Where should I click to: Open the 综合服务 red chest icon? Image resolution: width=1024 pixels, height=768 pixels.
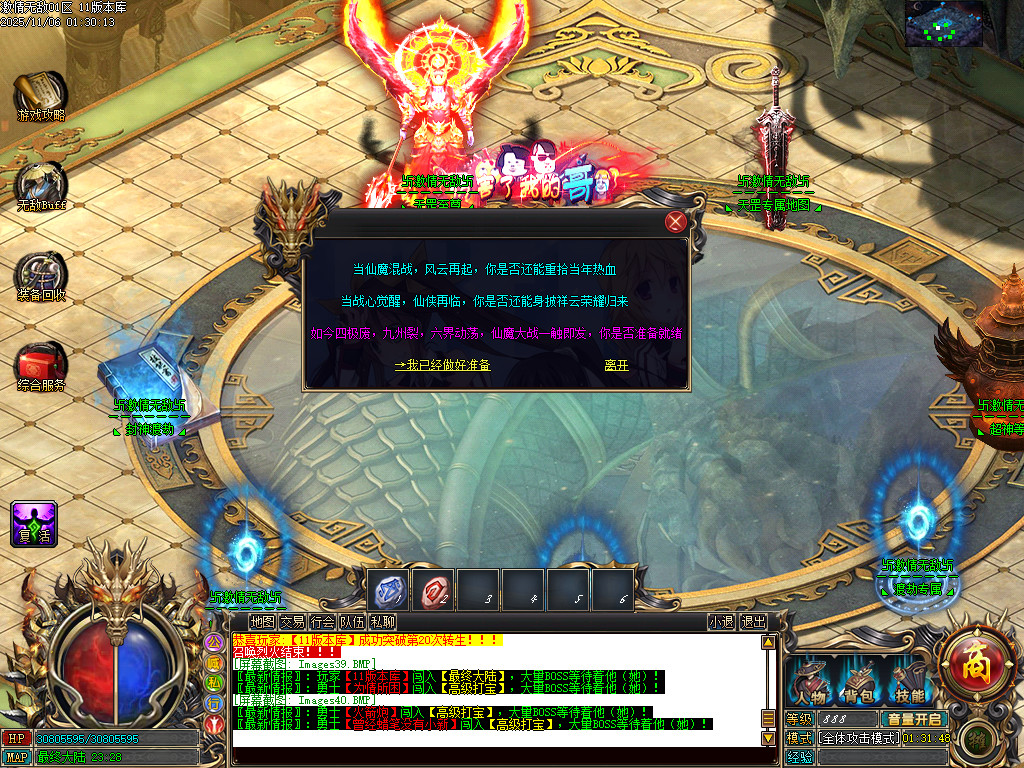coord(41,364)
